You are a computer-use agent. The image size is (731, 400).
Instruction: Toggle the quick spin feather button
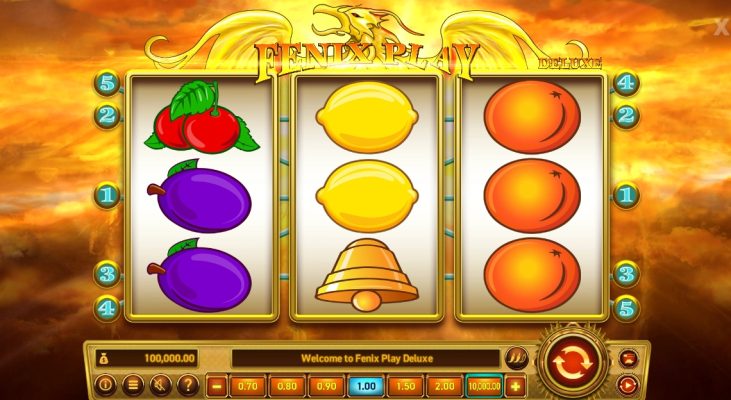click(x=517, y=358)
